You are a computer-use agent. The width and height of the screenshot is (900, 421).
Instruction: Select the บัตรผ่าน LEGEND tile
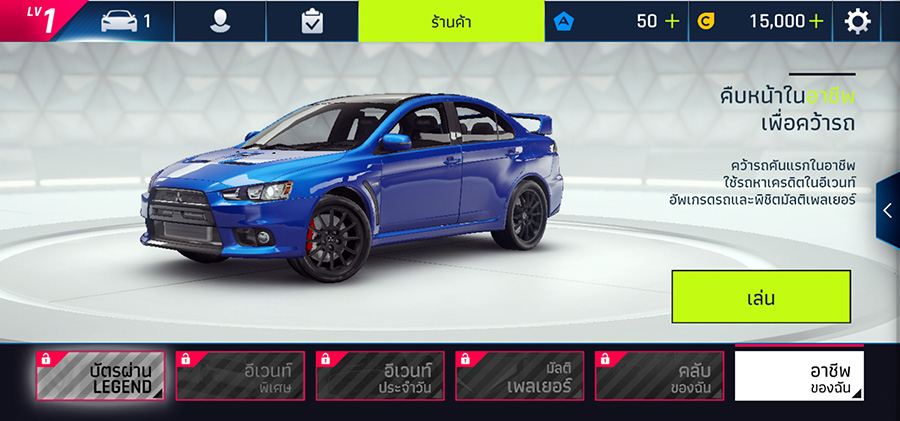pyautogui.click(x=100, y=376)
